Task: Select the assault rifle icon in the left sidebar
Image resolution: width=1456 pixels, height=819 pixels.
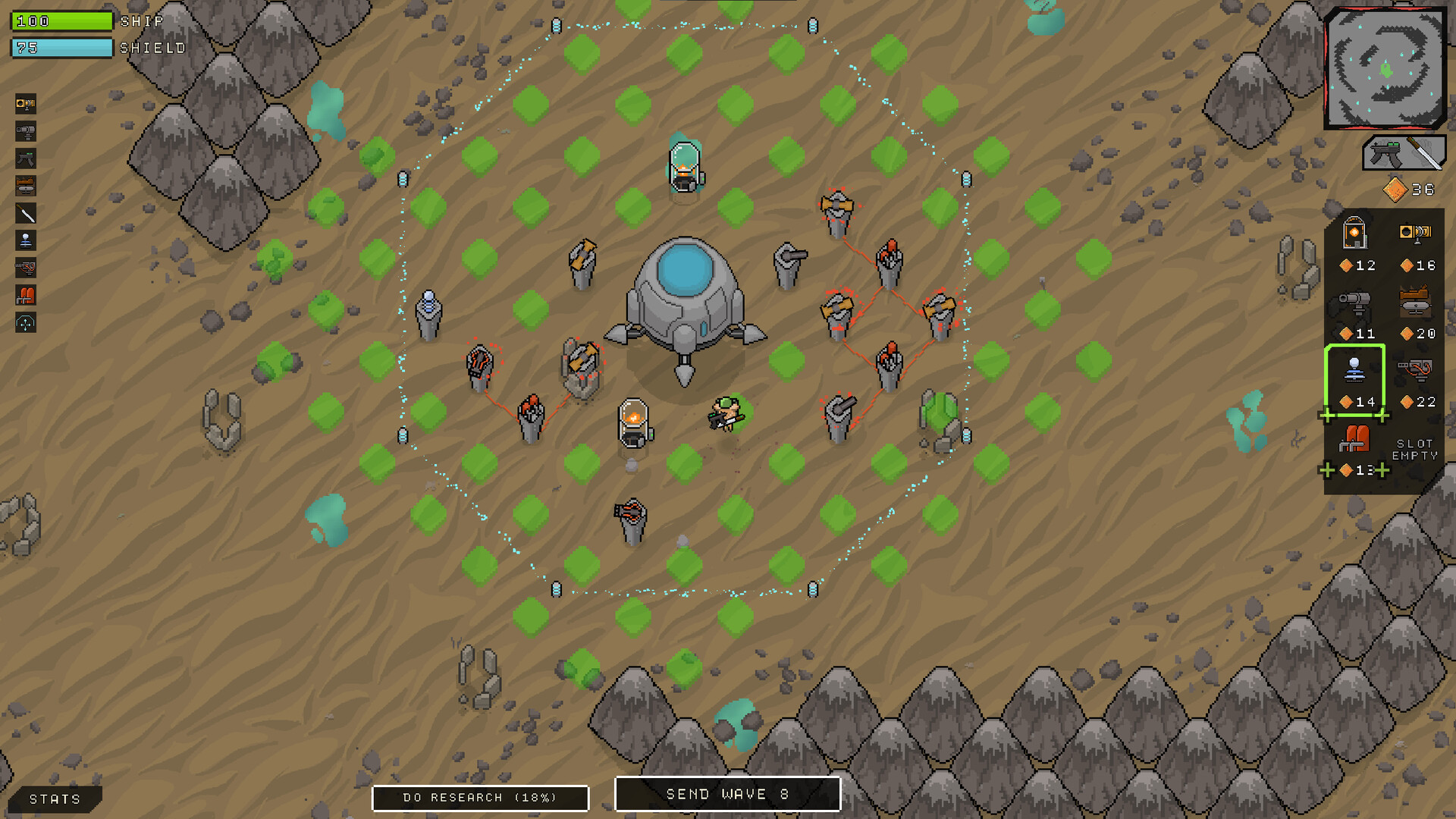Action: [x=25, y=158]
